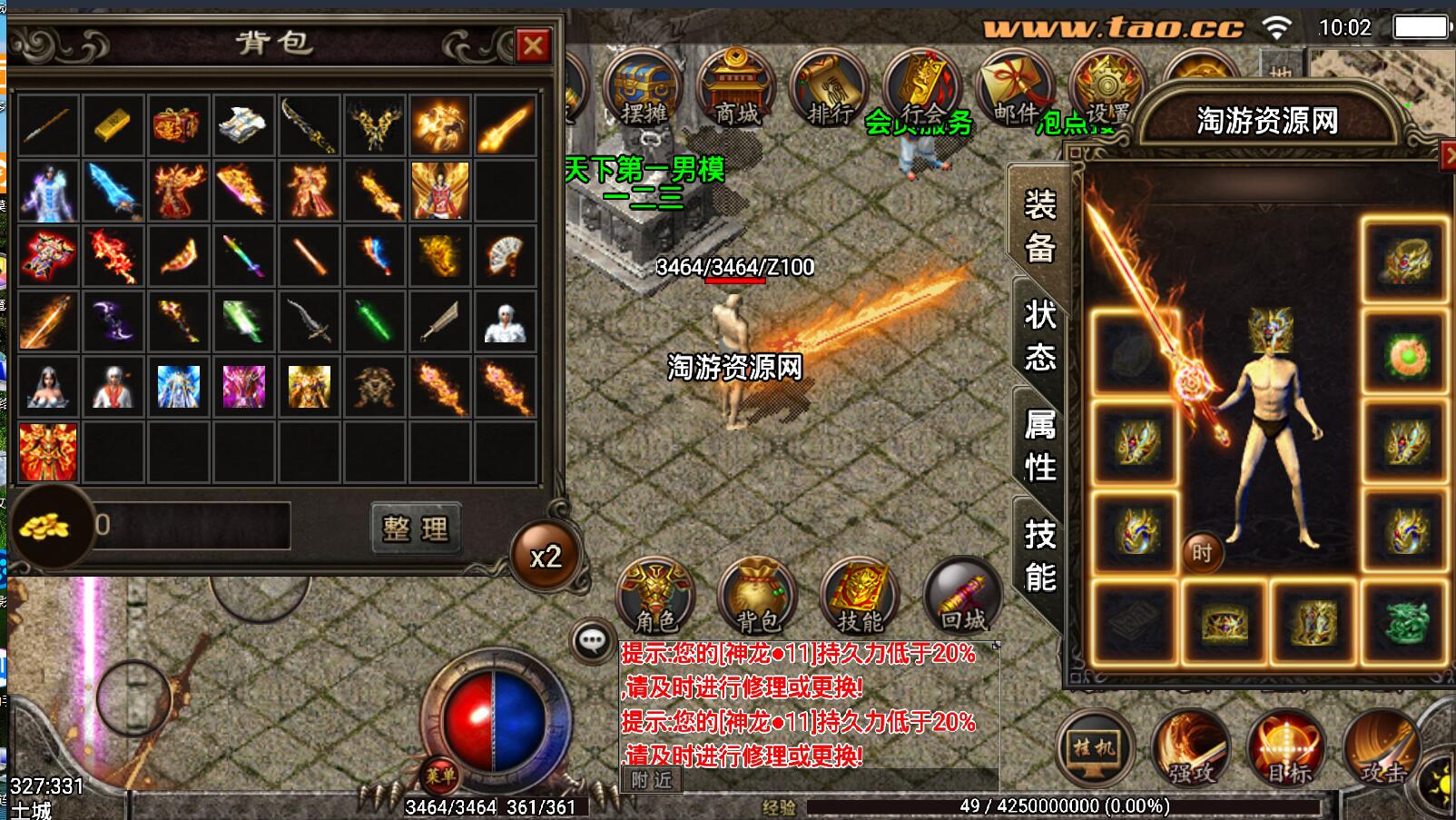Open the 属性 attributes tab
Image resolution: width=1456 pixels, height=820 pixels.
click(1039, 446)
